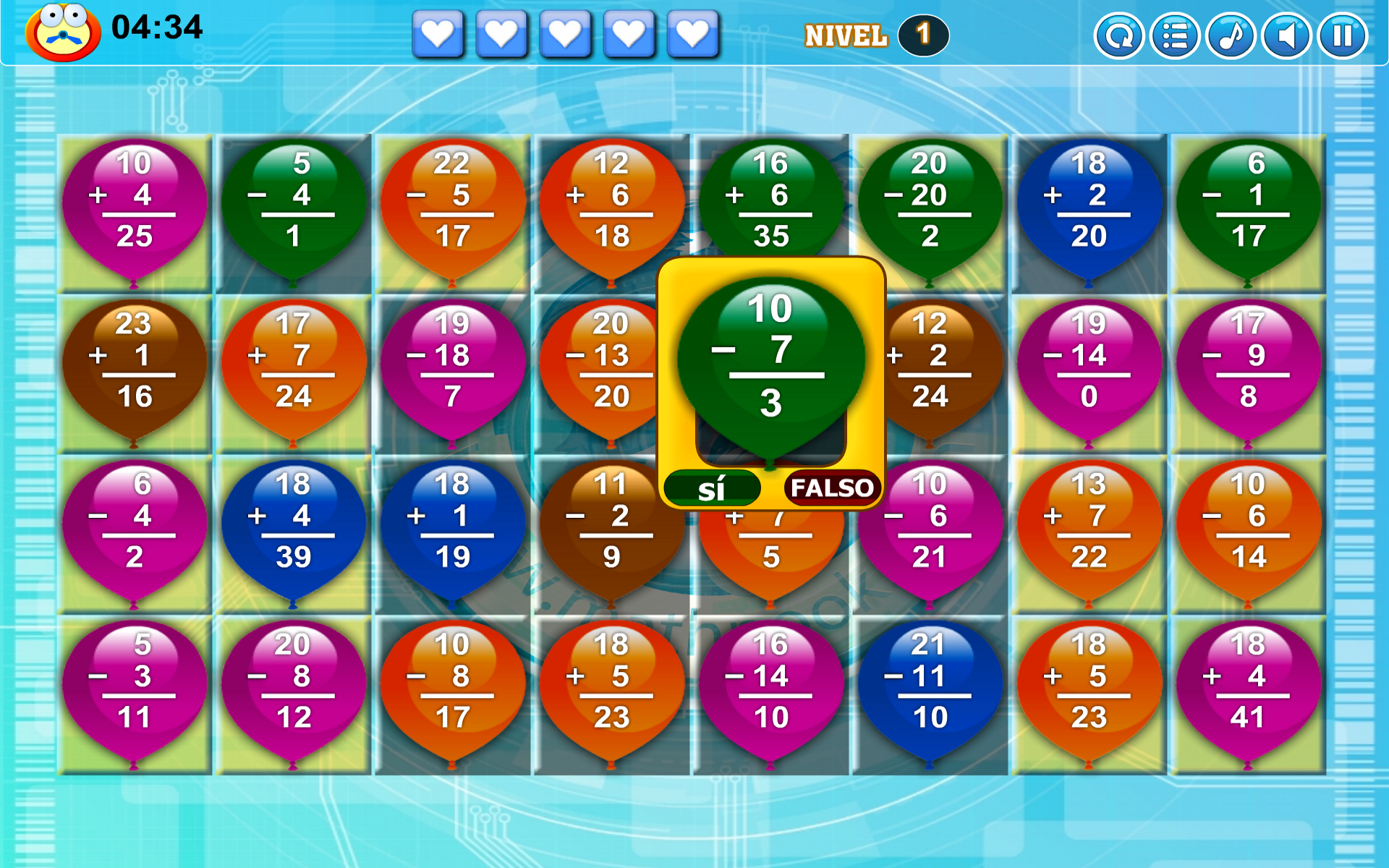
Task: Pause the game with the pause icon
Action: pyautogui.click(x=1341, y=35)
